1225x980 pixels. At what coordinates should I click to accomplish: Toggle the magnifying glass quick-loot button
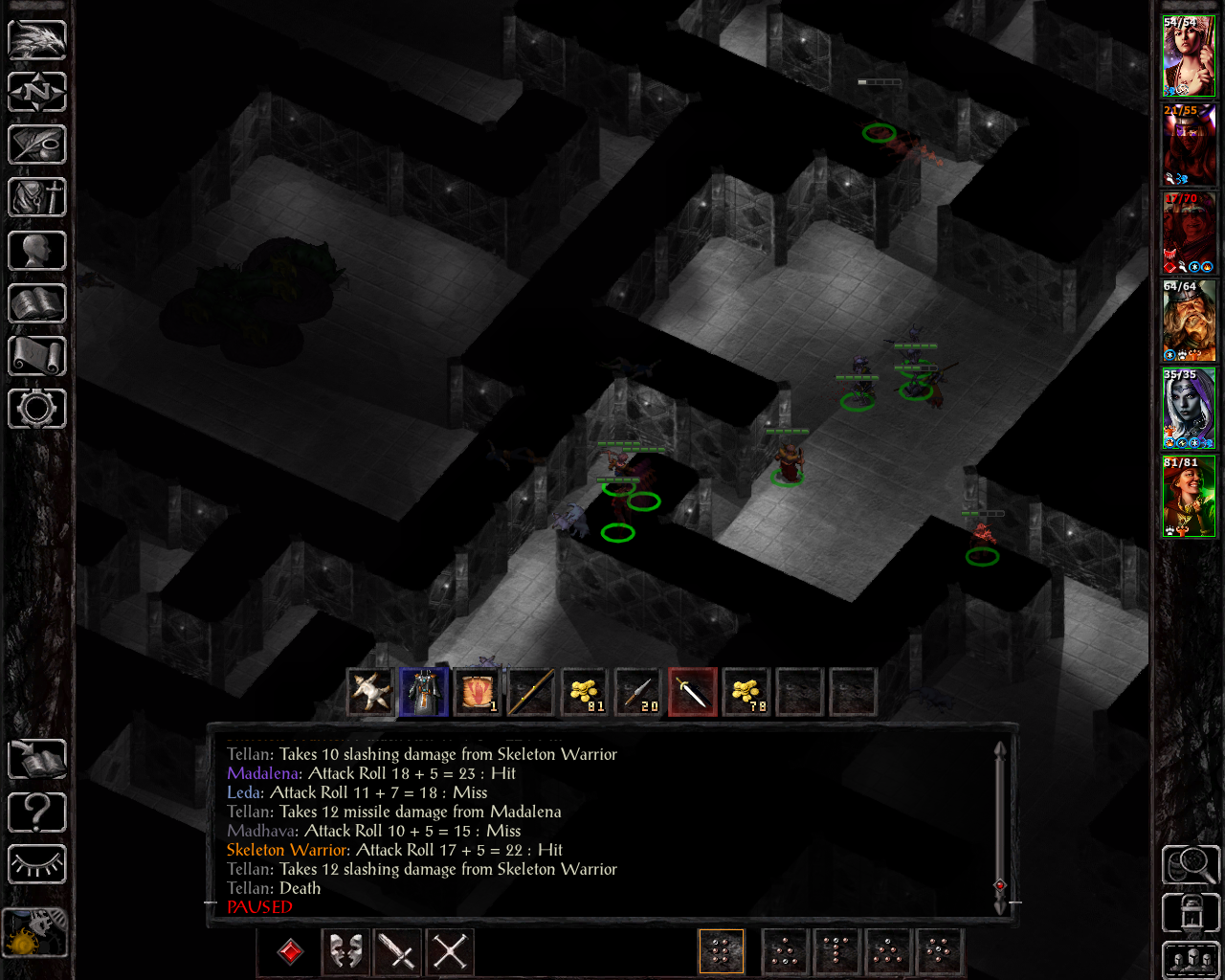[x=1190, y=865]
